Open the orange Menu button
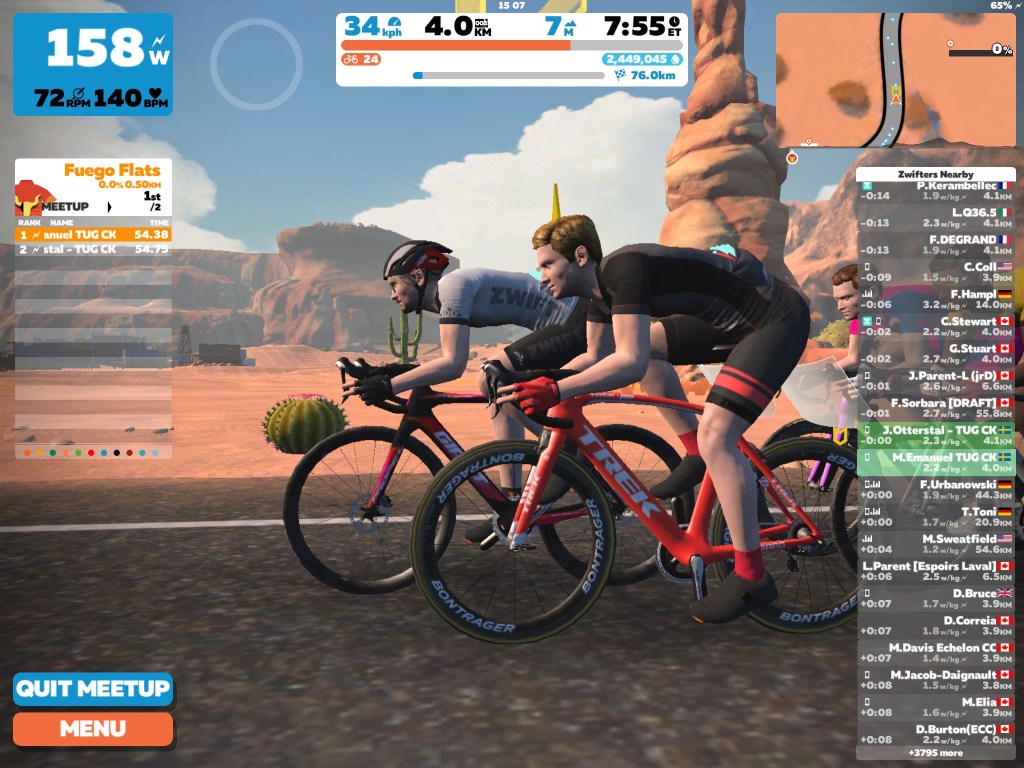The height and width of the screenshot is (768, 1024). (93, 729)
